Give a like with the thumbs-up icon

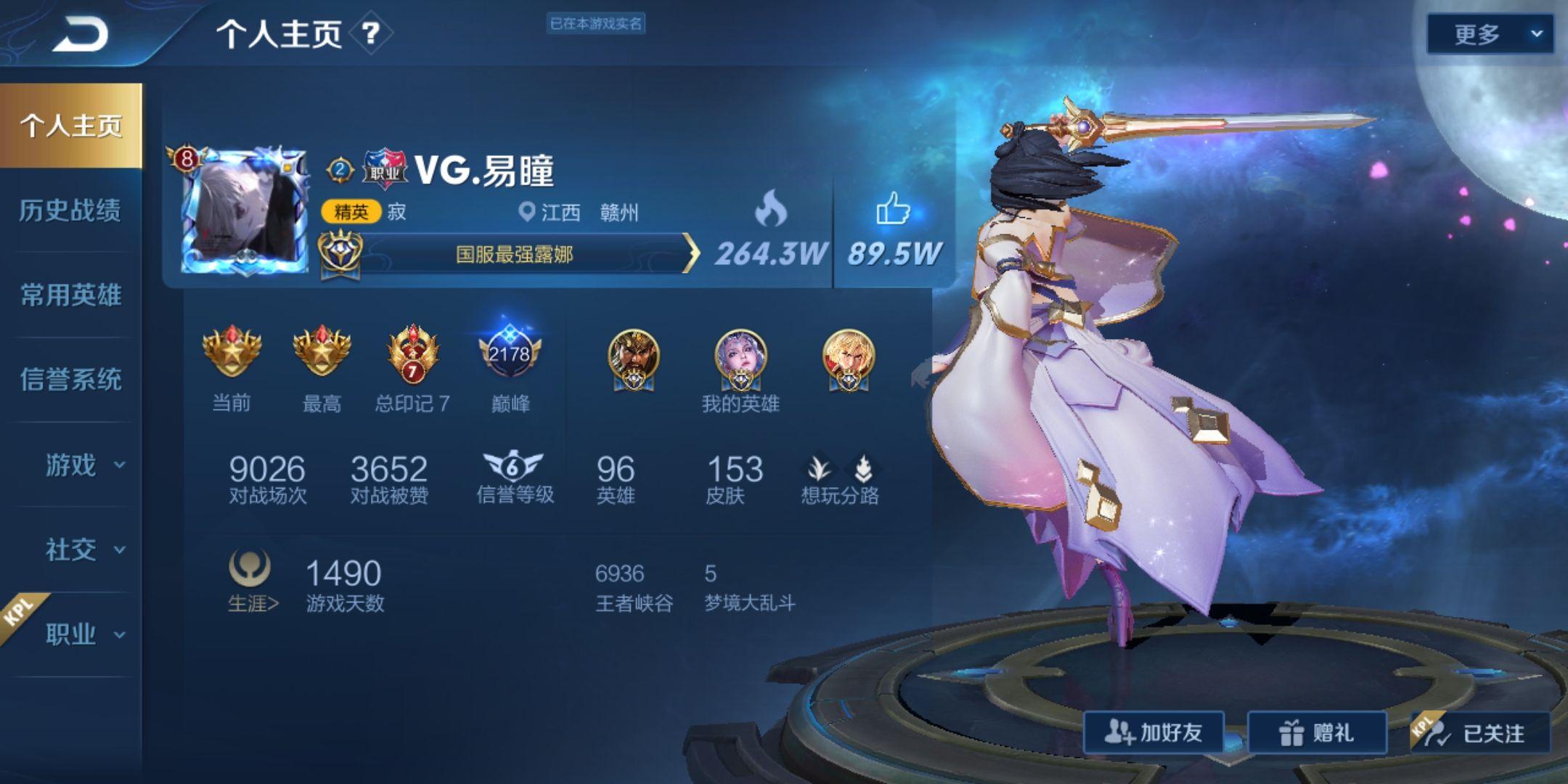(893, 211)
